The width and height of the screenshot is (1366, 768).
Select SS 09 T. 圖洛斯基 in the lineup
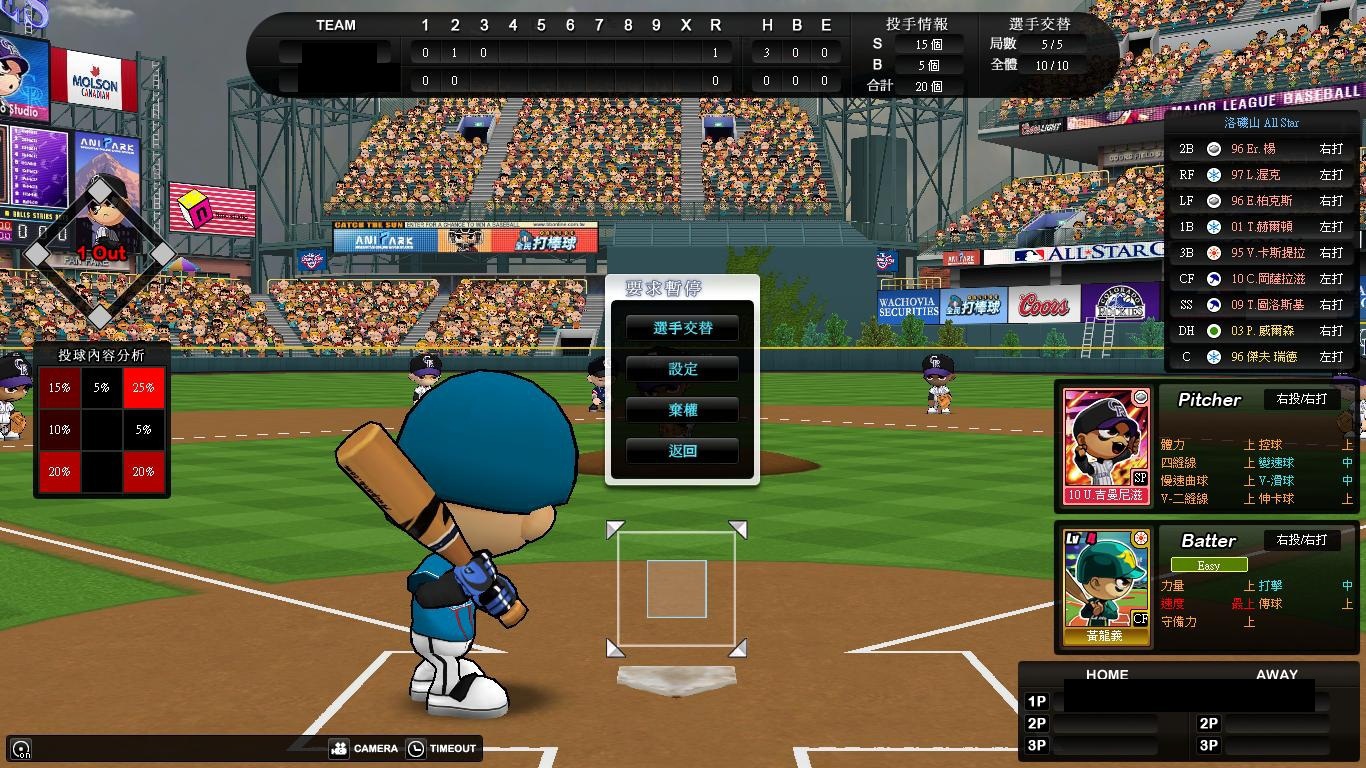(1260, 305)
